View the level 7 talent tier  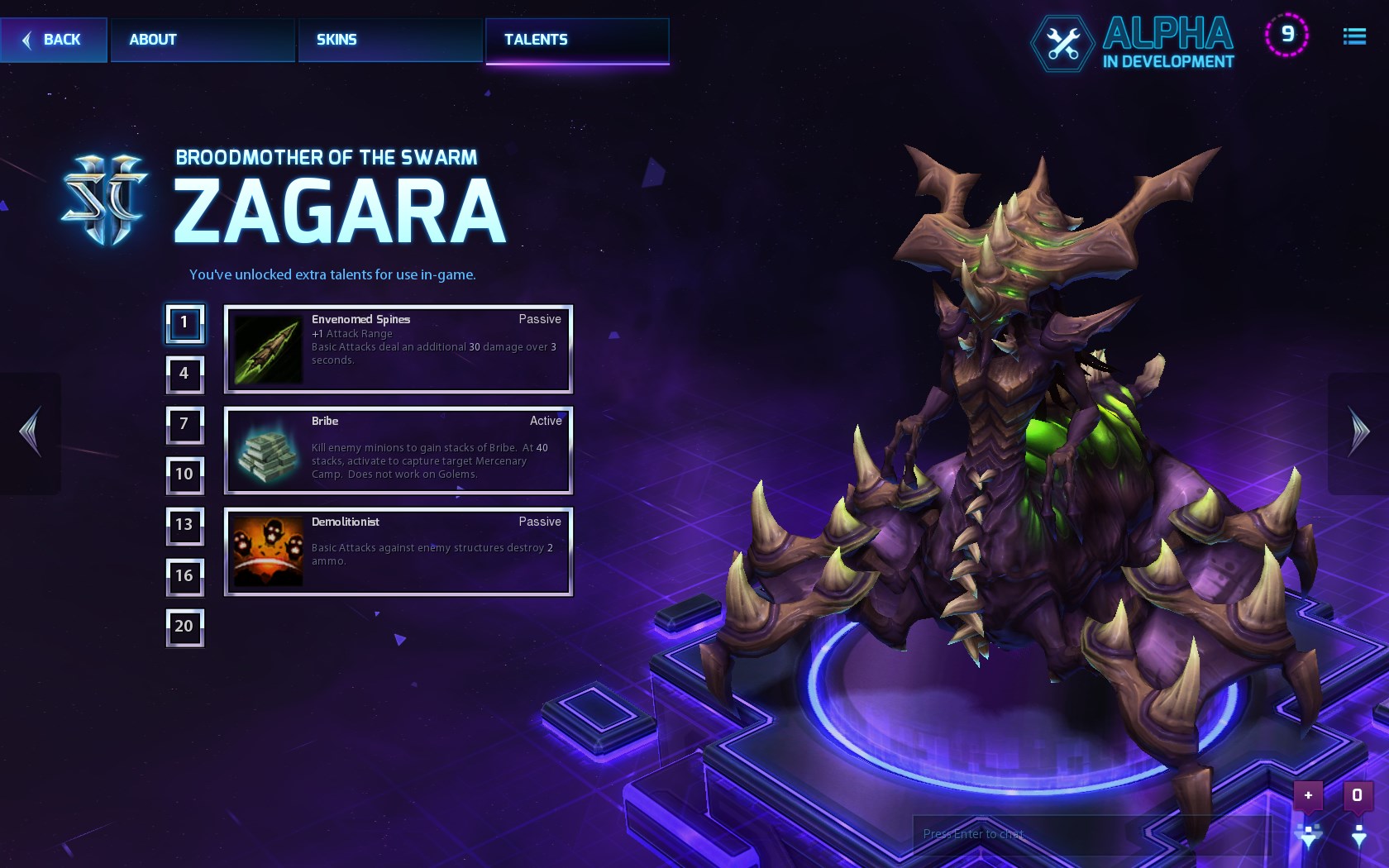[184, 424]
